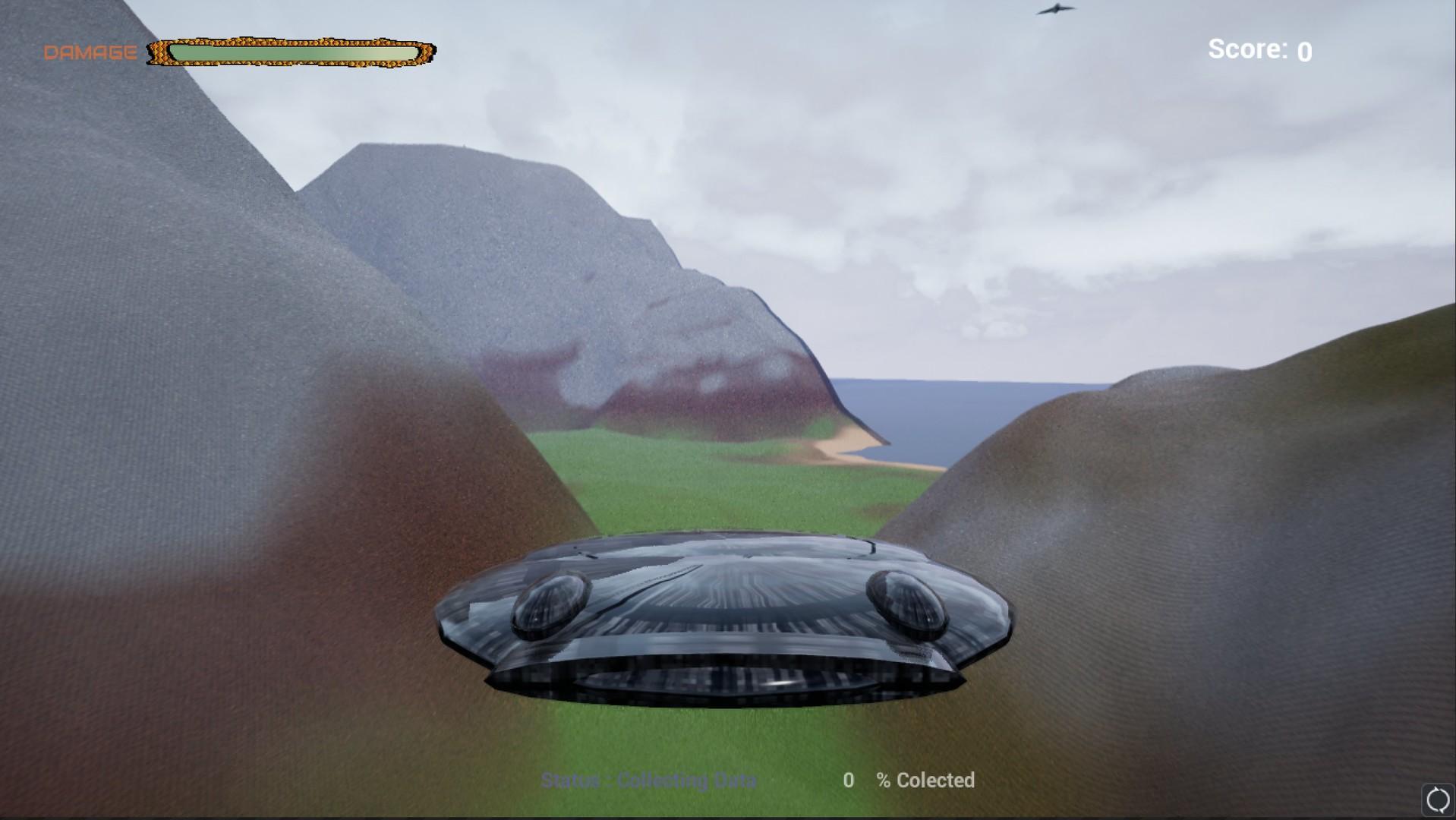Select the 0 percent collected value
Screen dimensions: 1456x820
(849, 781)
